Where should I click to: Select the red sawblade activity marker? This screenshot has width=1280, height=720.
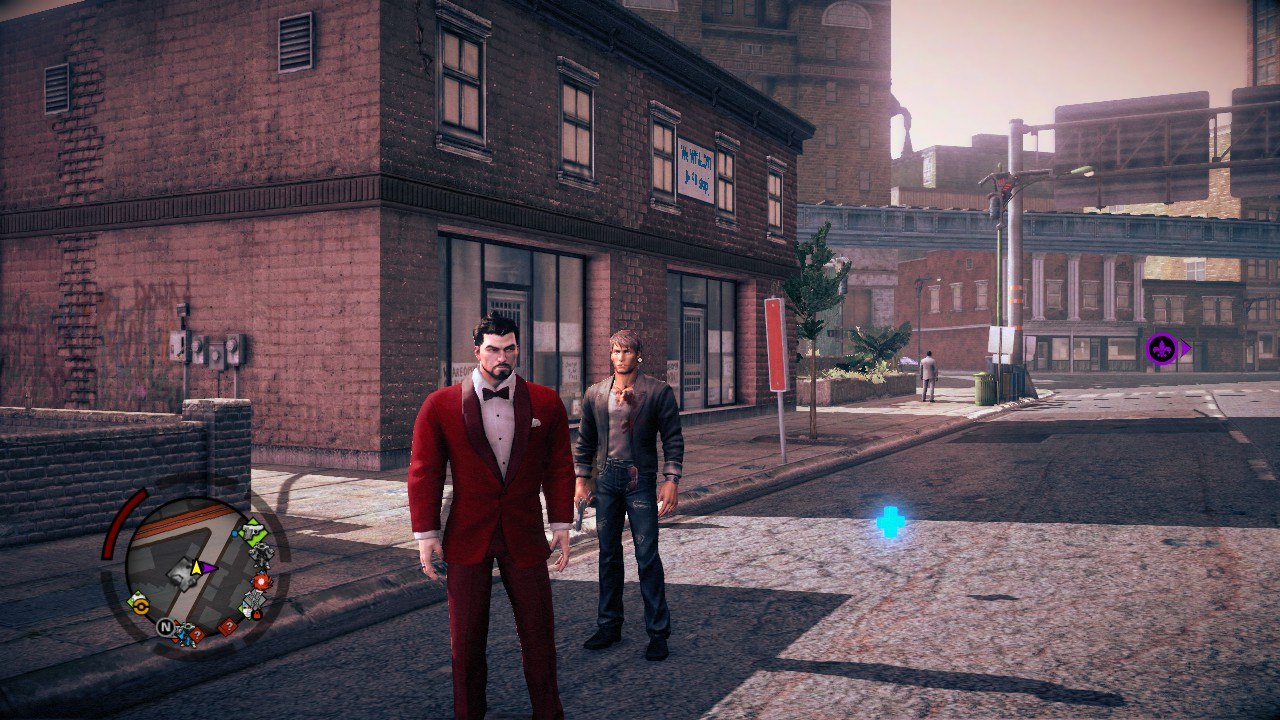click(x=261, y=581)
